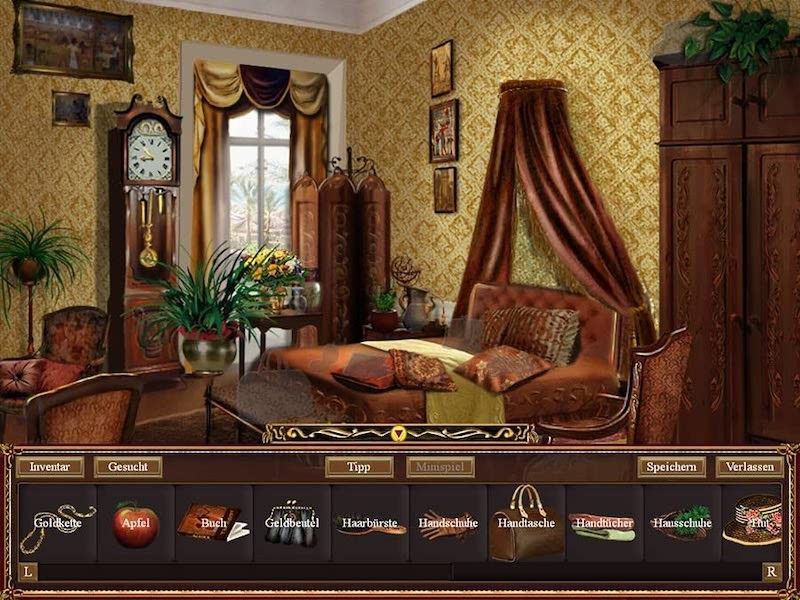Pick the Geldbeutel entry
The width and height of the screenshot is (800, 600).
(291, 523)
